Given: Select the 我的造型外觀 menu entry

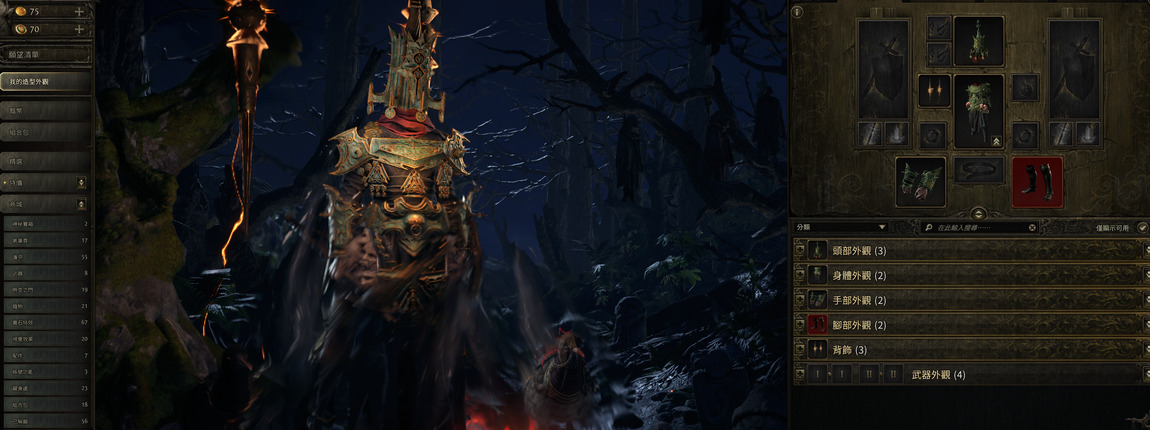Looking at the screenshot, I should pos(46,80).
